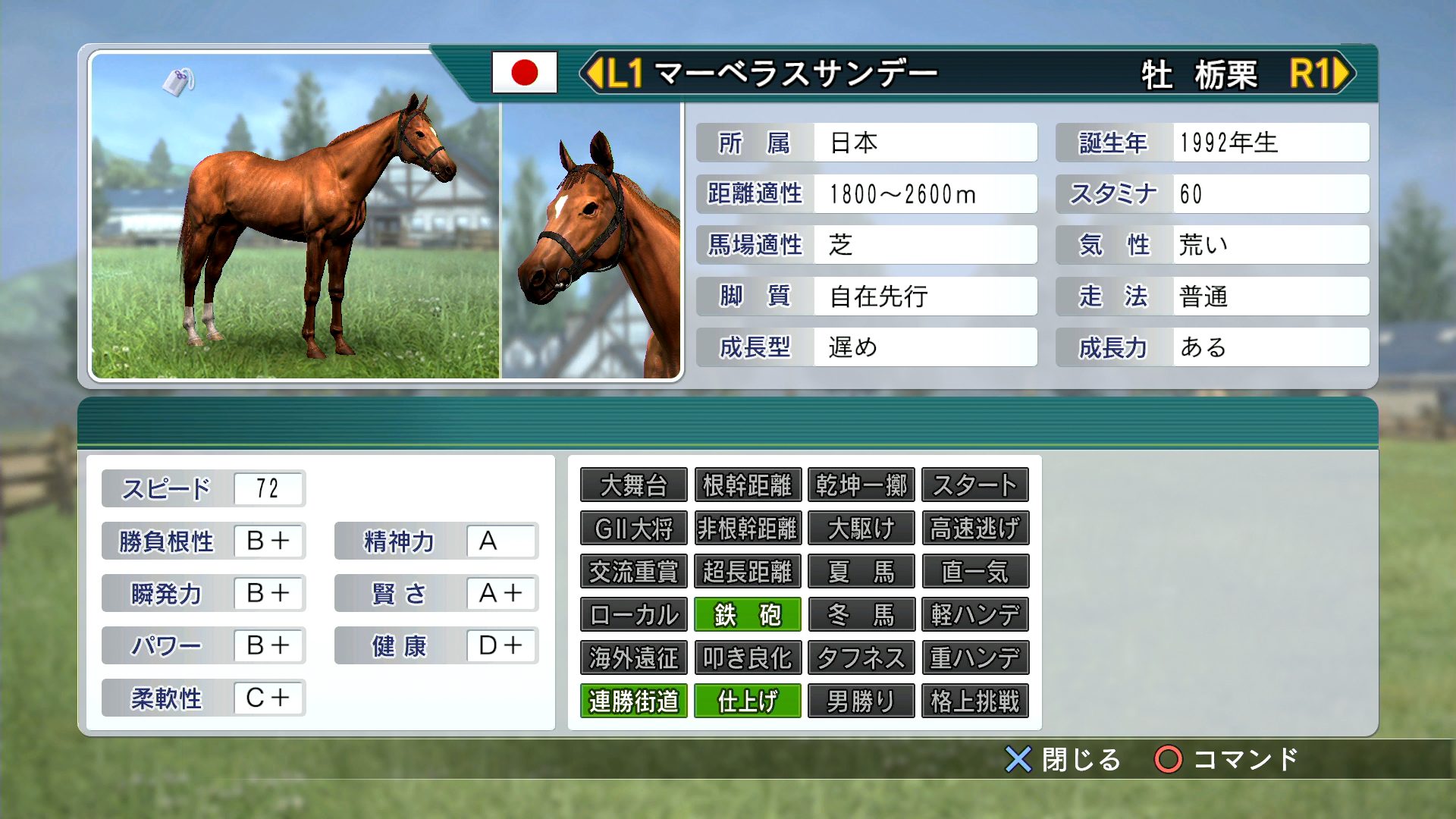Image resolution: width=1456 pixels, height=819 pixels.
Task: Choose the 交流重賞 trait tile
Action: [x=633, y=572]
